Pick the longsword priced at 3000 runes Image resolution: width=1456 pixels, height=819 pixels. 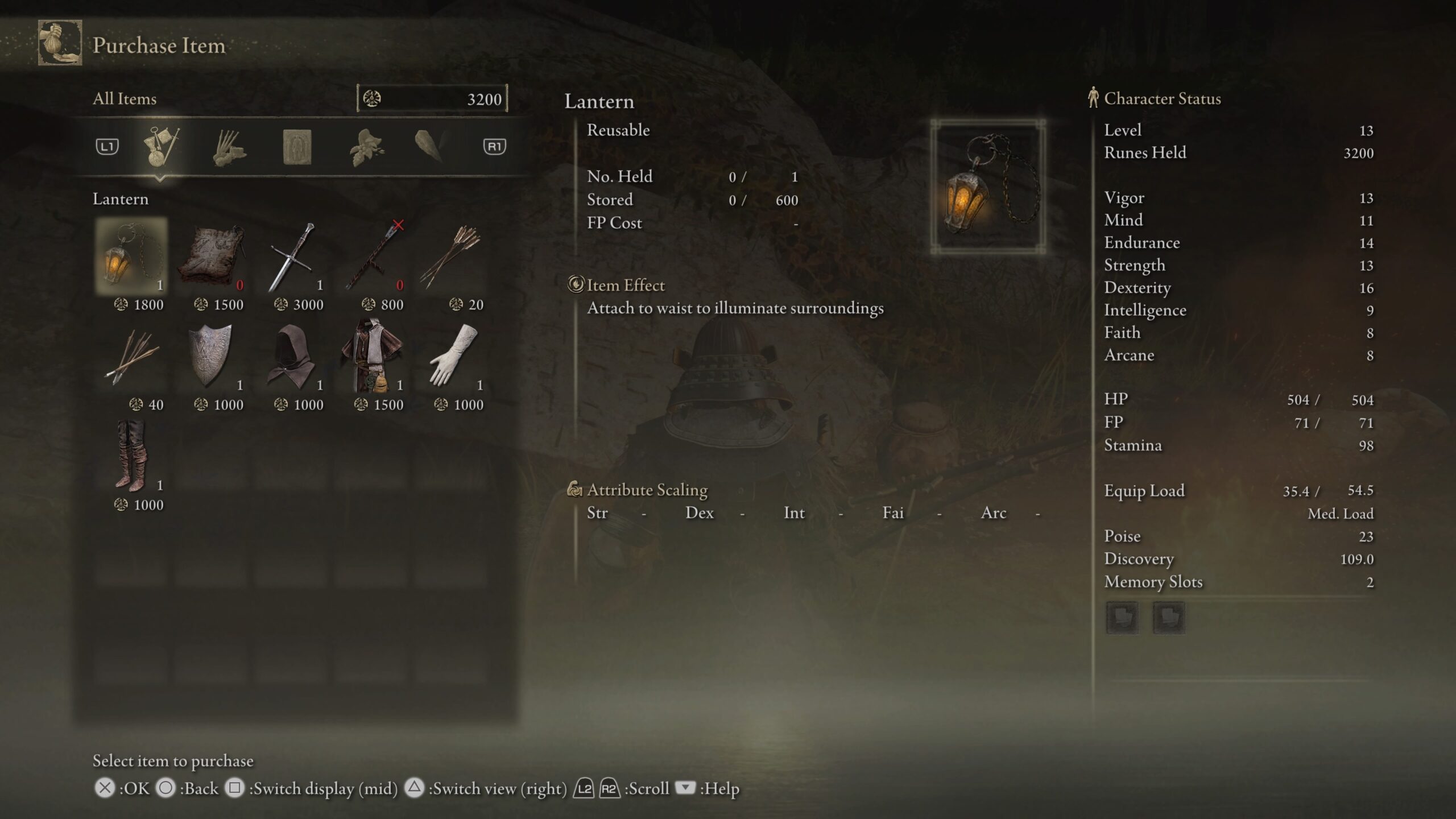292,257
